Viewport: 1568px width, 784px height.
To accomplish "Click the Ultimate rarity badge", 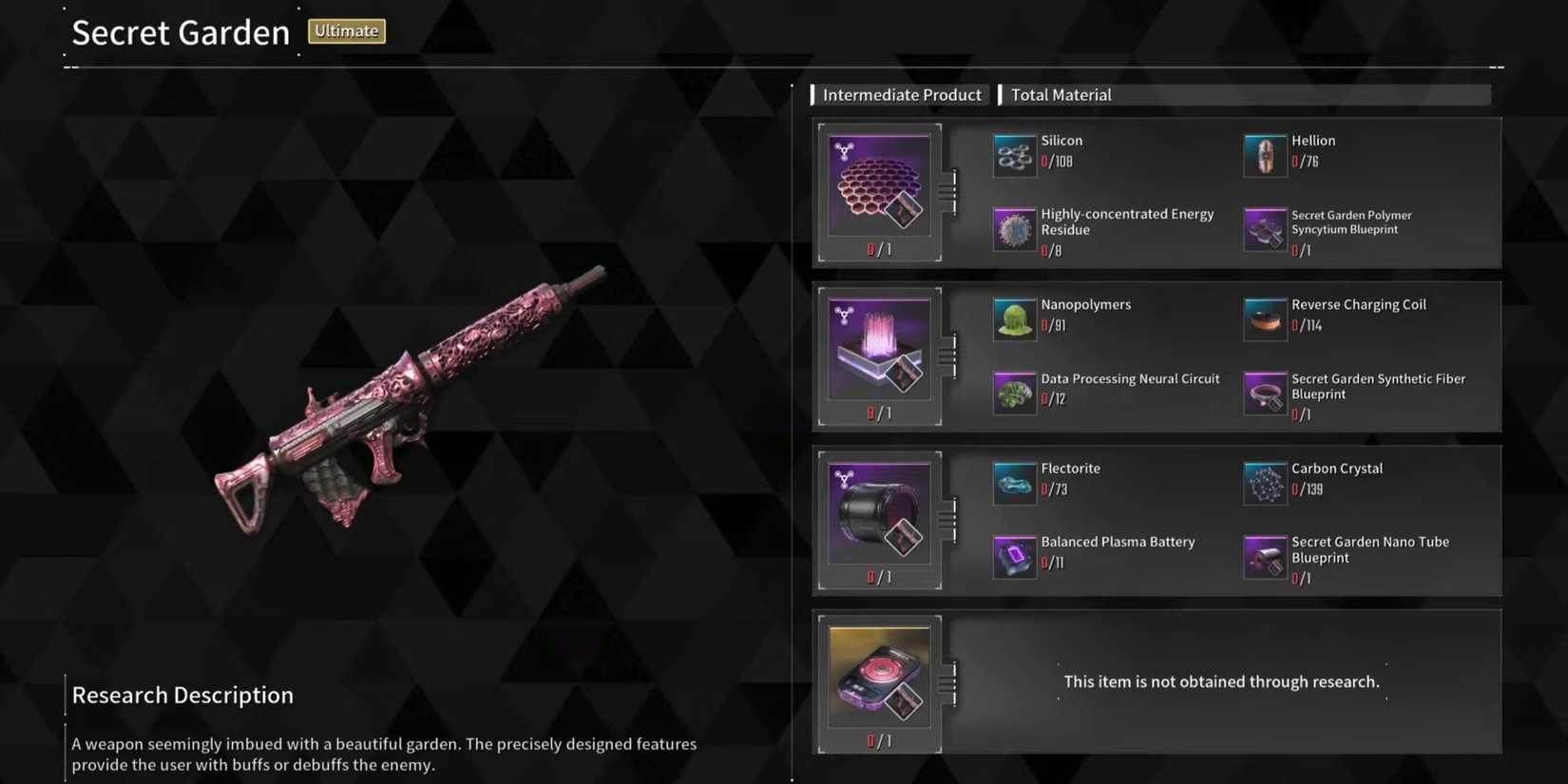I will click(x=346, y=30).
